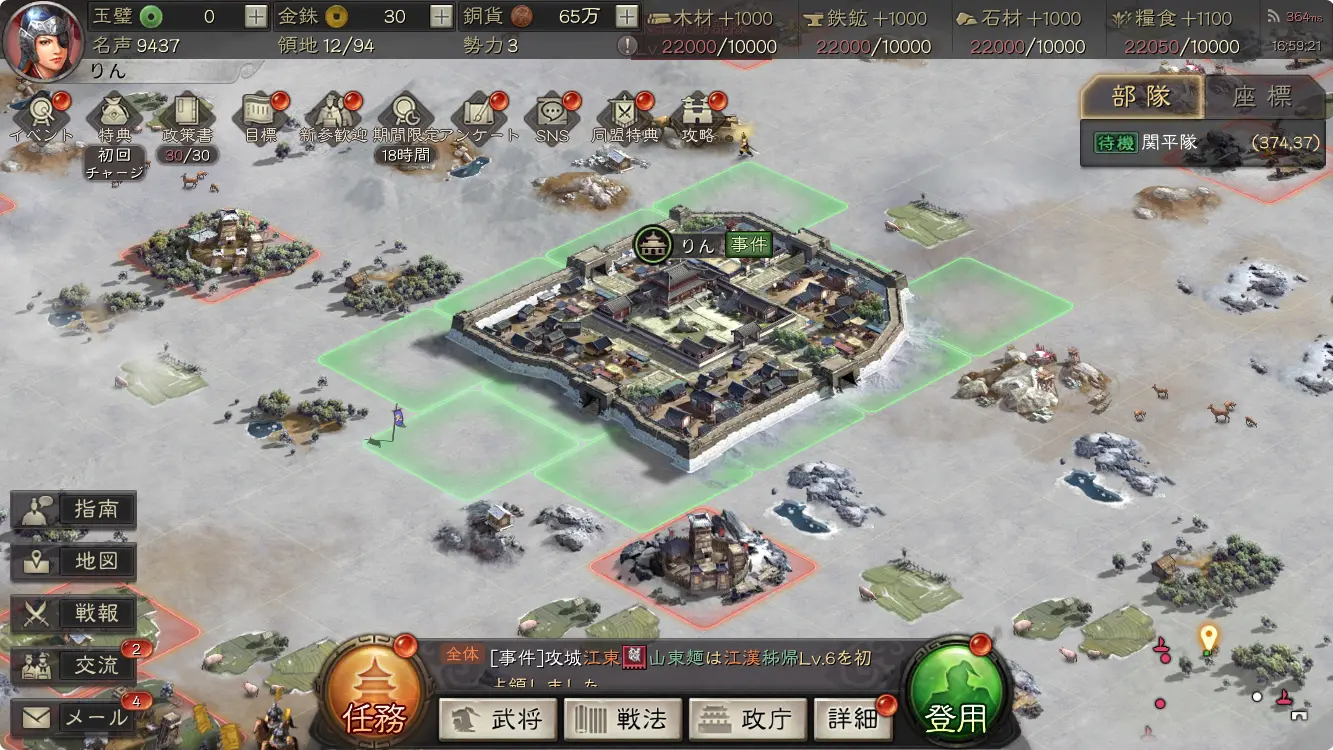Add 金銖 with the plus button
Screen dimensions: 1333x750
pyautogui.click(x=441, y=16)
